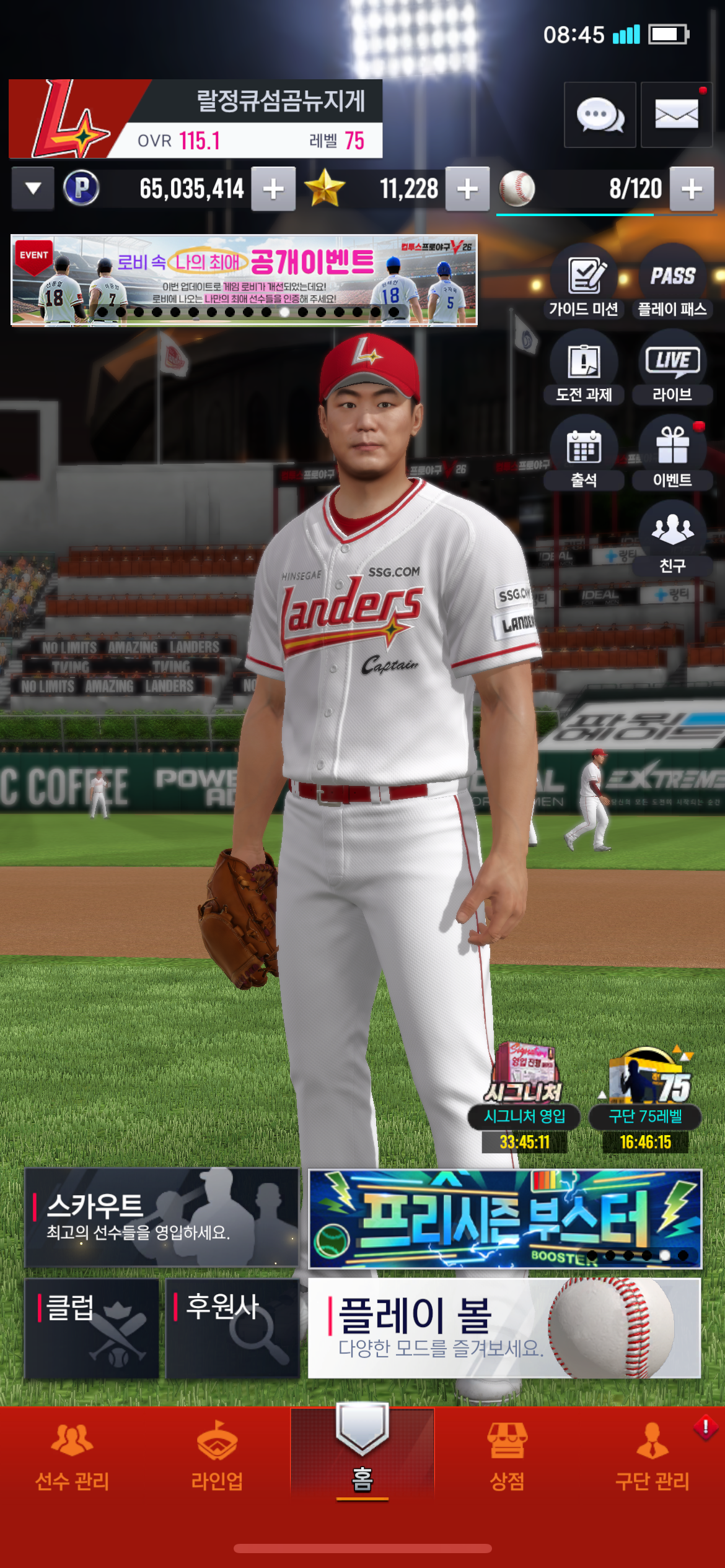Refill baseballs with the plus button

pyautogui.click(x=692, y=189)
